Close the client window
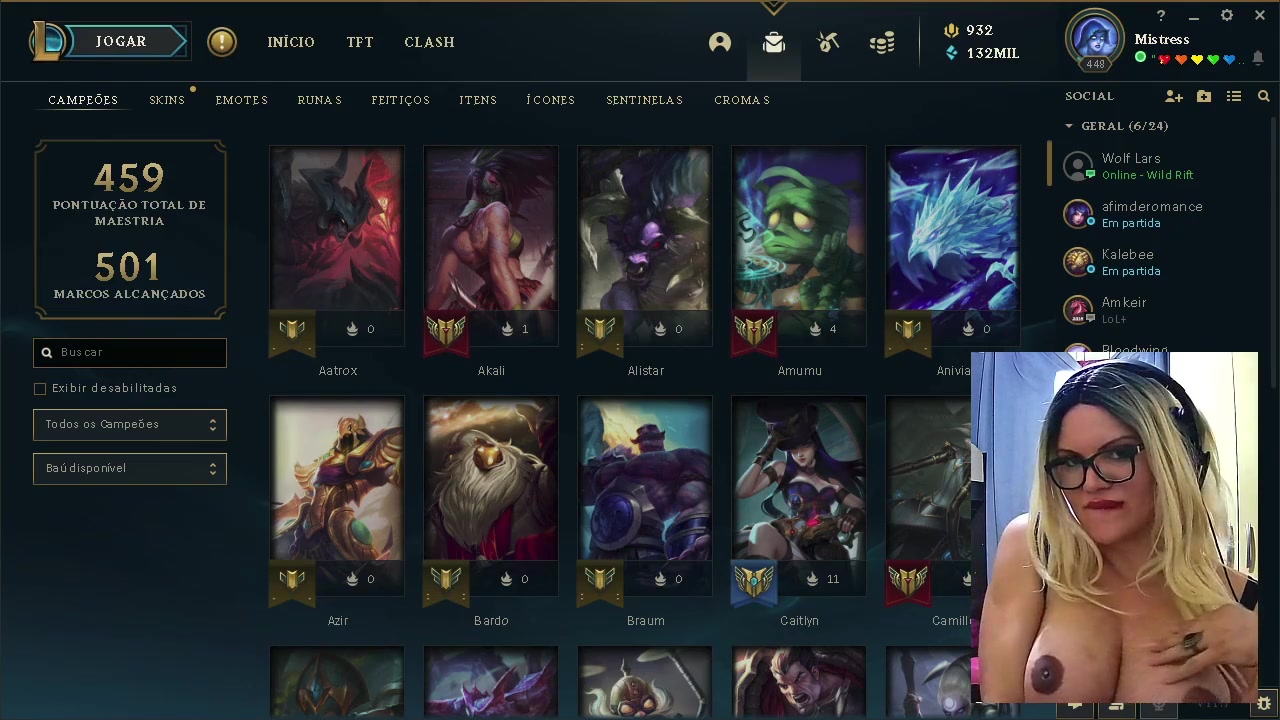This screenshot has height=720, width=1280. click(x=1259, y=16)
